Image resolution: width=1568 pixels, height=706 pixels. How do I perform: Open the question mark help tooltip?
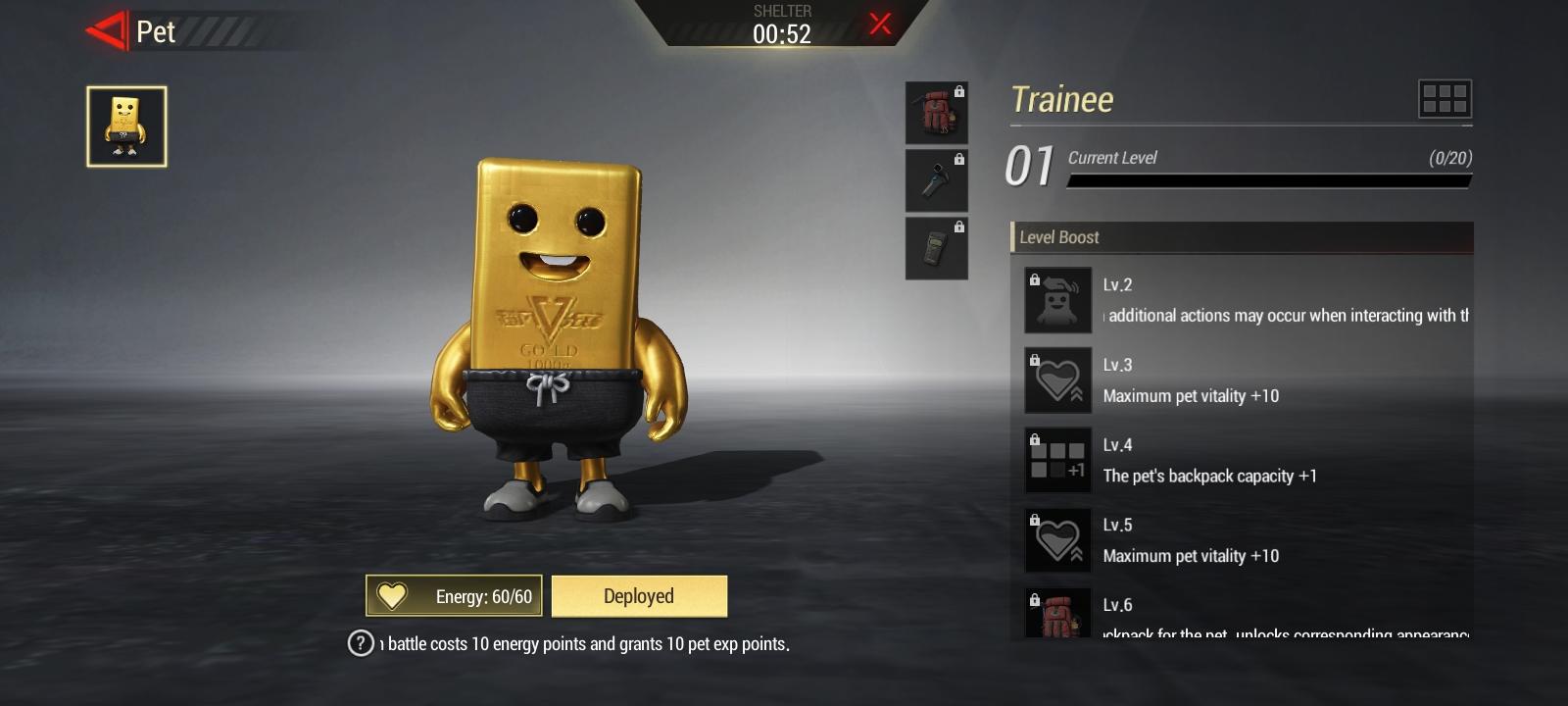click(x=361, y=643)
